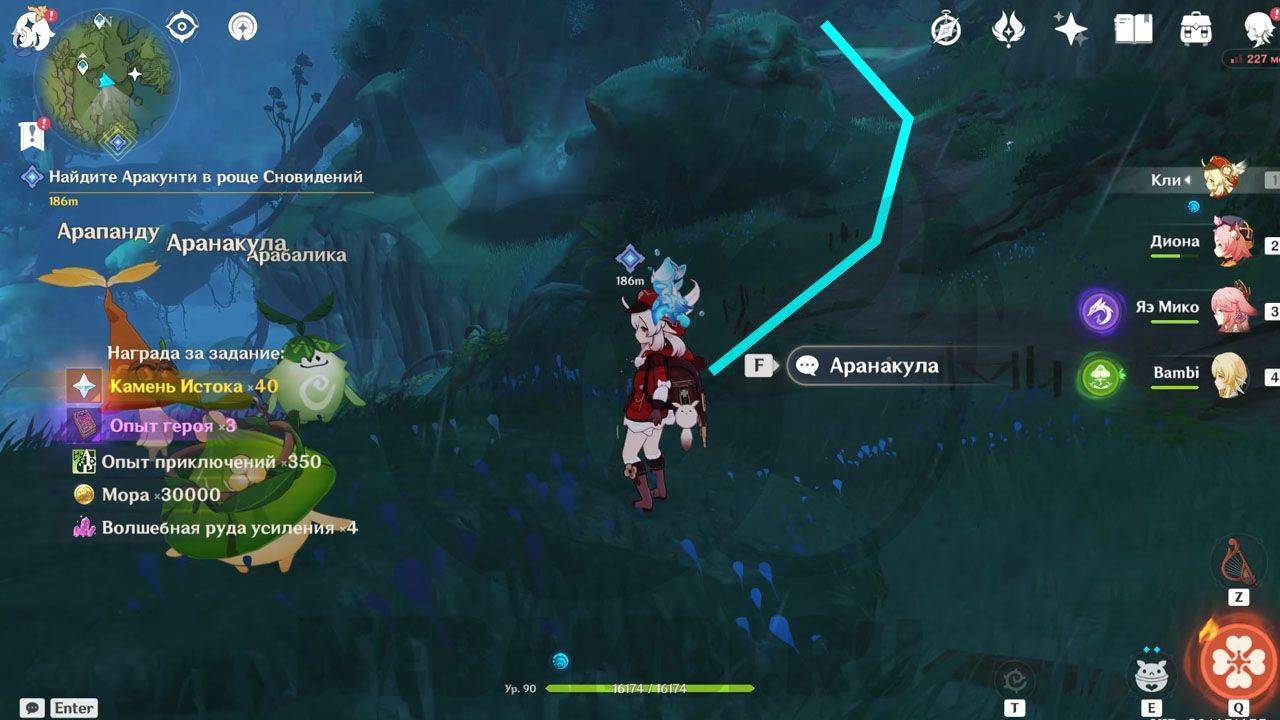Open the character profile icon in the top-right corner

1257,29
